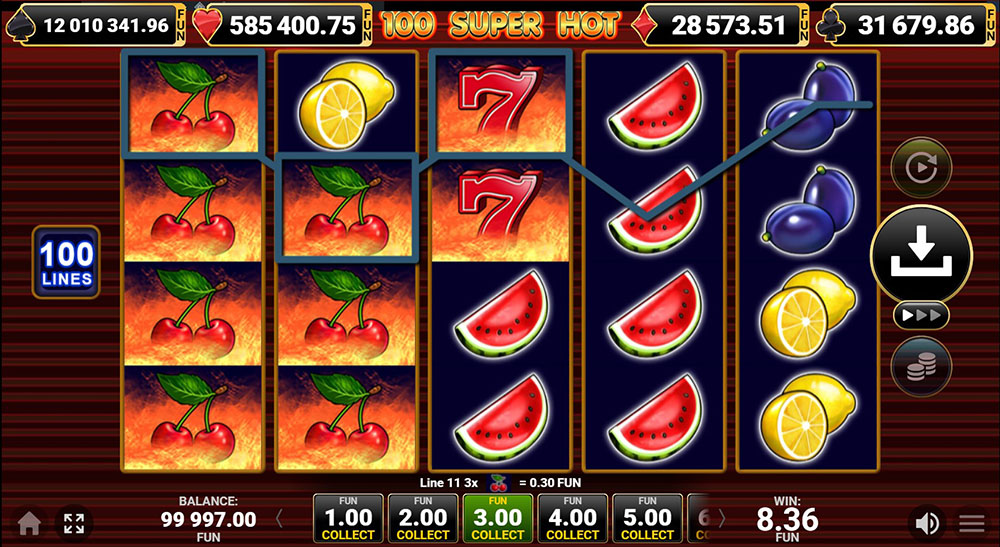Choose the 1.00 FUN collect bet

pyautogui.click(x=347, y=518)
